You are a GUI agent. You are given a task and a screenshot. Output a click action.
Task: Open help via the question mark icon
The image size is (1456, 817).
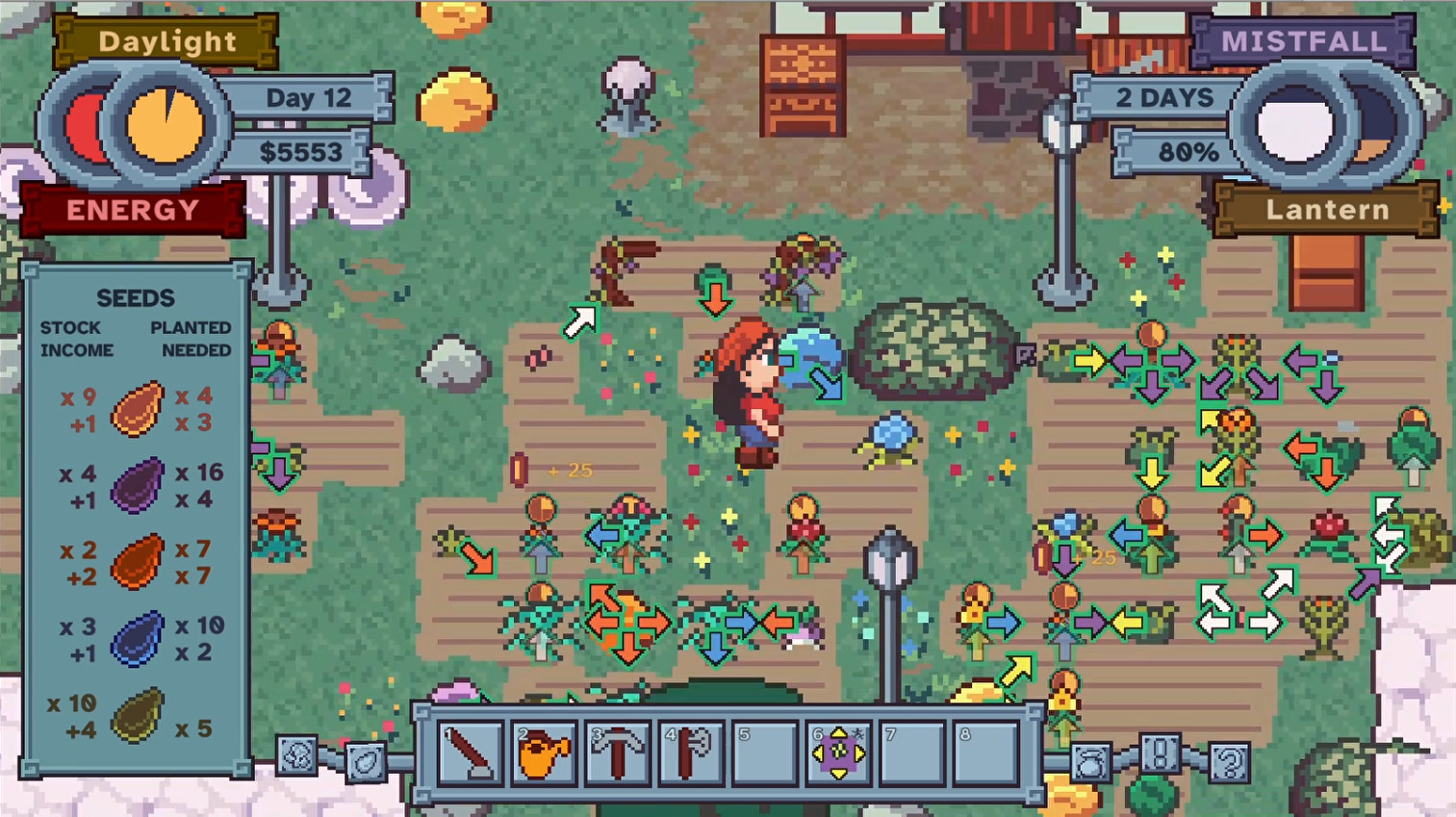1230,764
